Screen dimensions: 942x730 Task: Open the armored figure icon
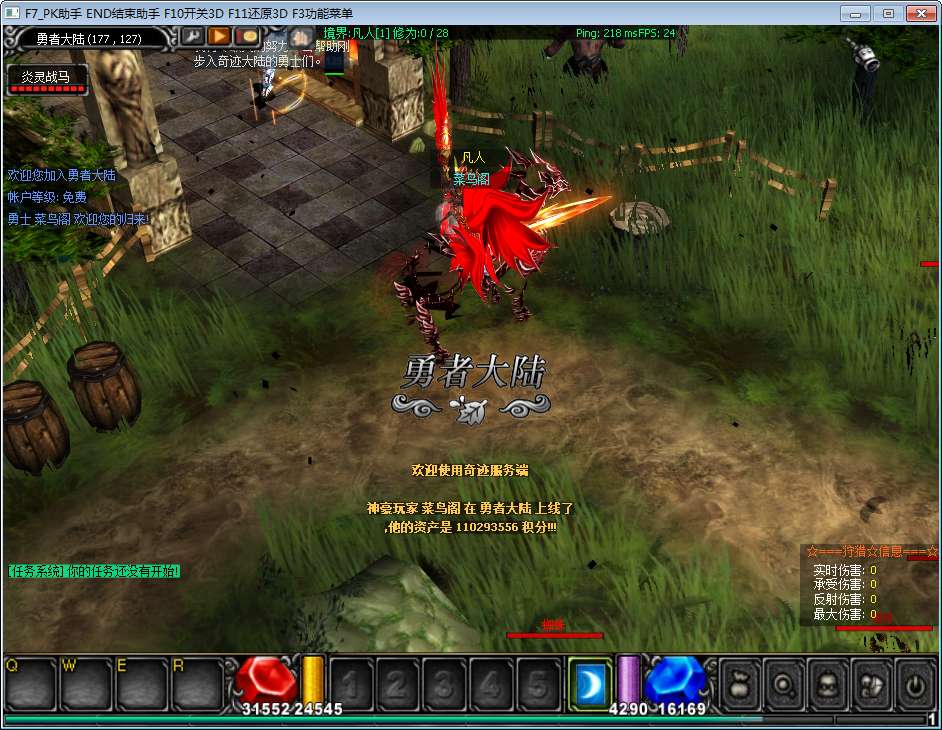pyautogui.click(x=872, y=684)
